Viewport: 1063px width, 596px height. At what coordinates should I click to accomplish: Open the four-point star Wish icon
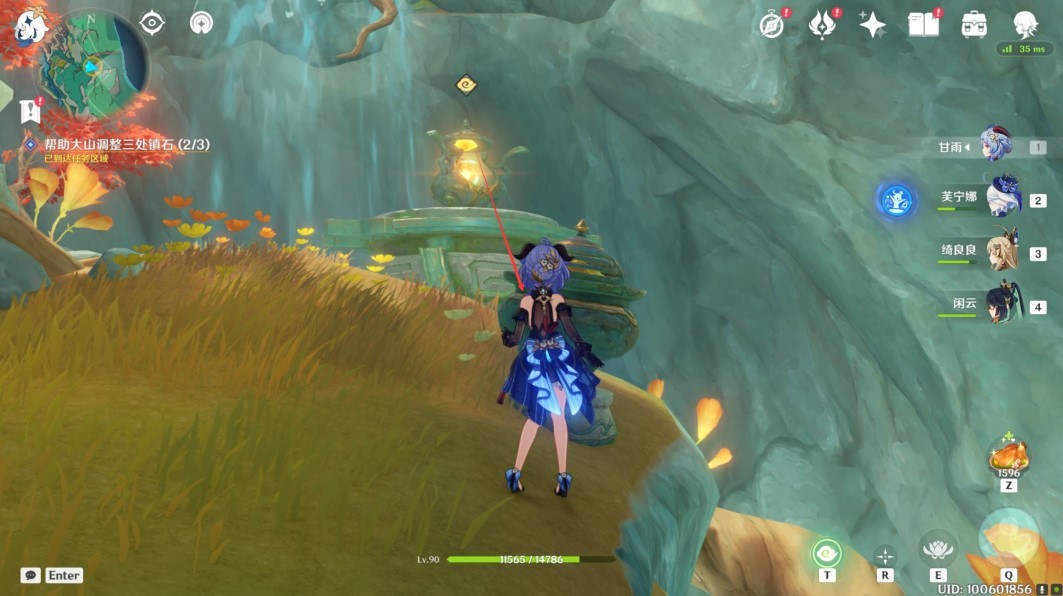872,25
